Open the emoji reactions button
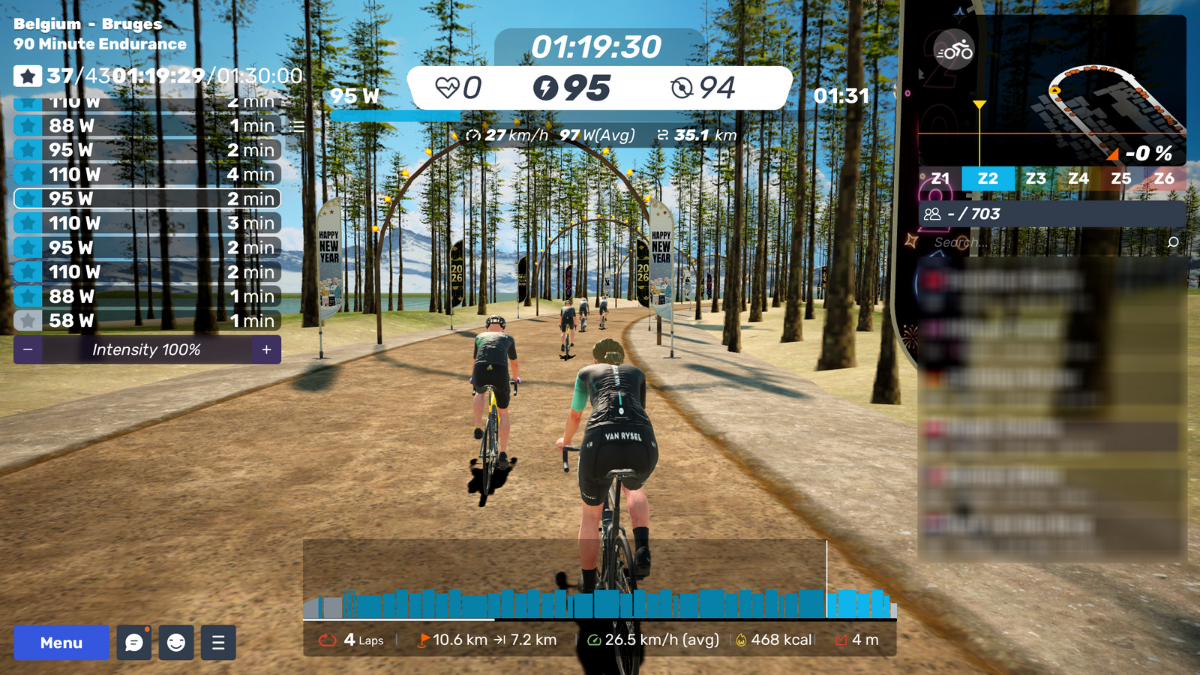Viewport: 1200px width, 675px height. [176, 643]
